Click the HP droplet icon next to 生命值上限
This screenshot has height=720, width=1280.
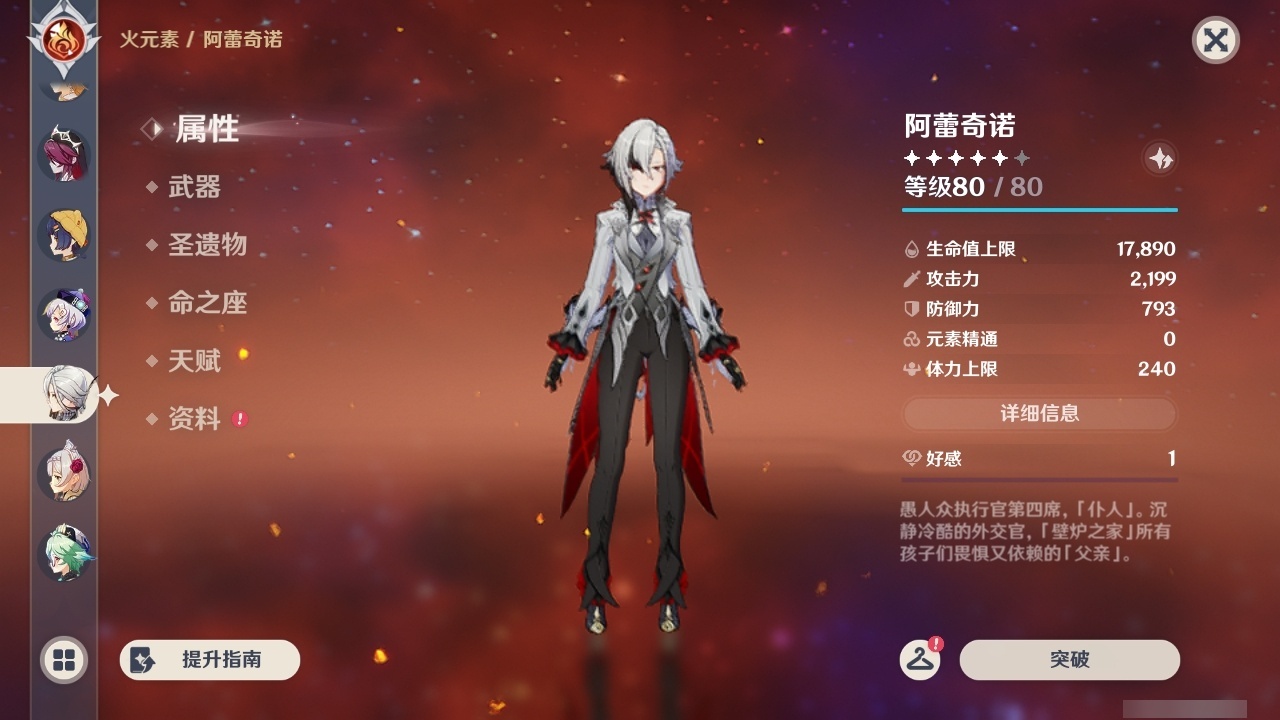tap(911, 249)
